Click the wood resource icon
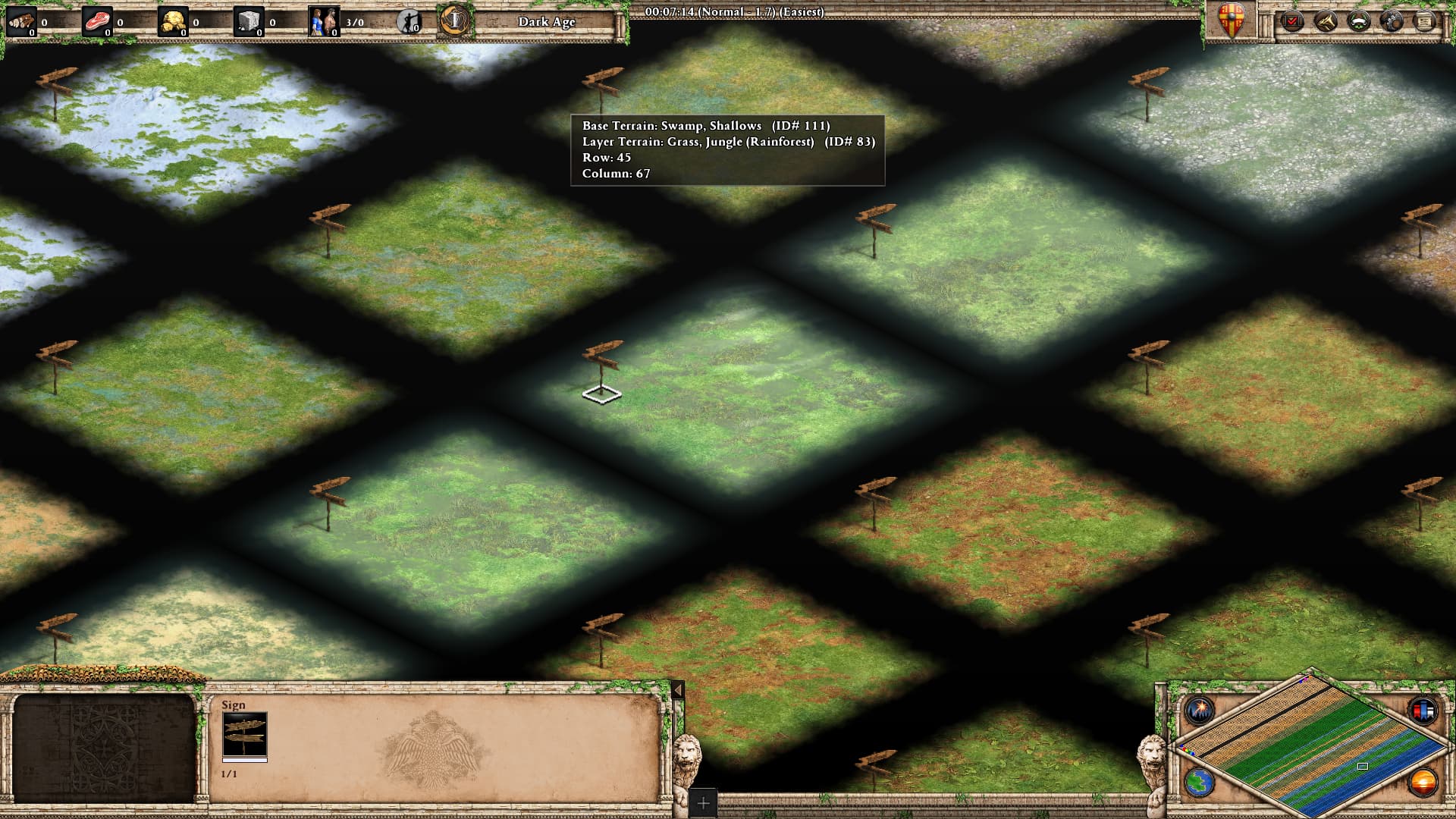Image resolution: width=1456 pixels, height=819 pixels. coord(21,21)
